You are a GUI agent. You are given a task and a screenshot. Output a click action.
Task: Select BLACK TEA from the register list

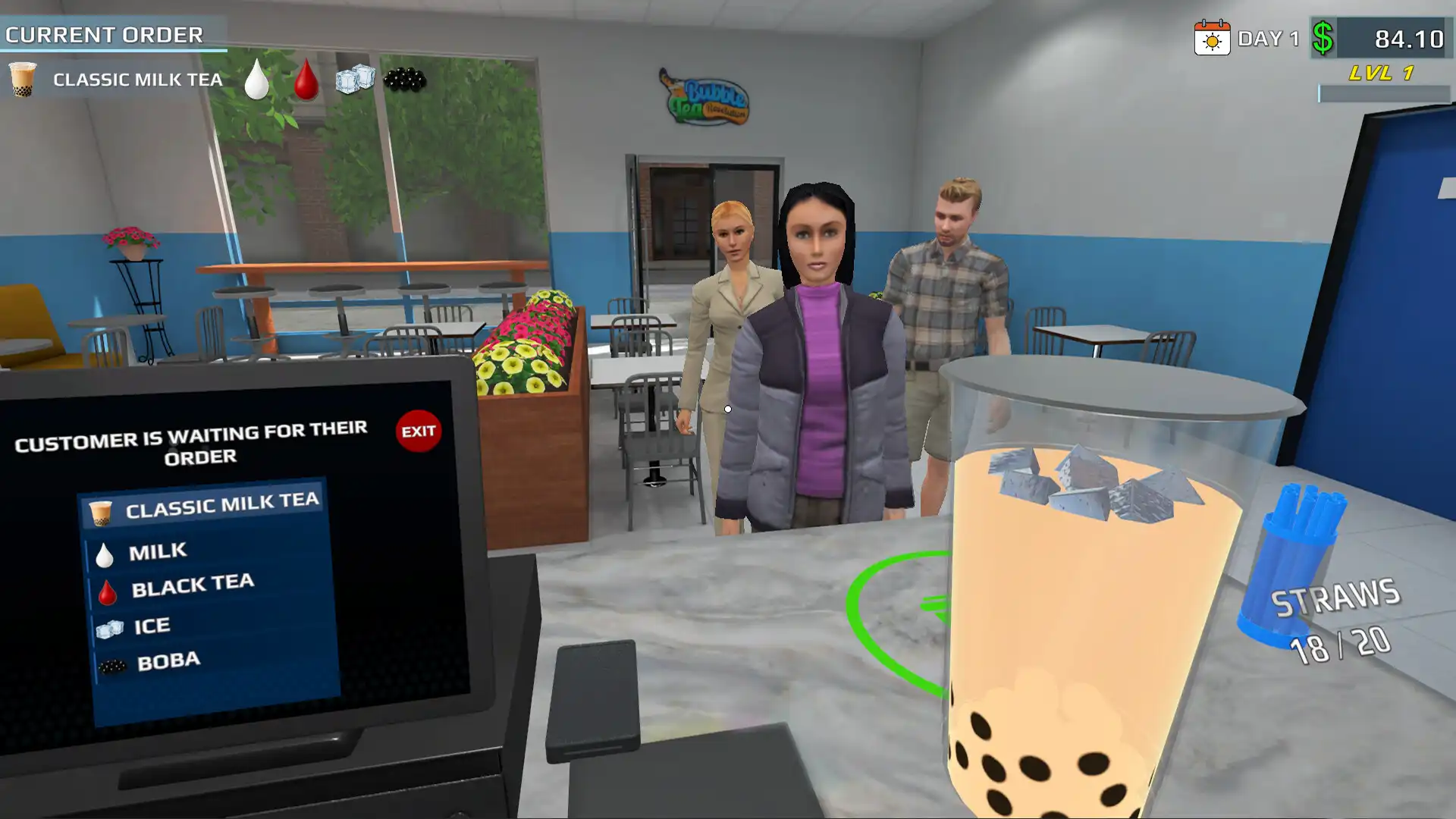coord(193,583)
